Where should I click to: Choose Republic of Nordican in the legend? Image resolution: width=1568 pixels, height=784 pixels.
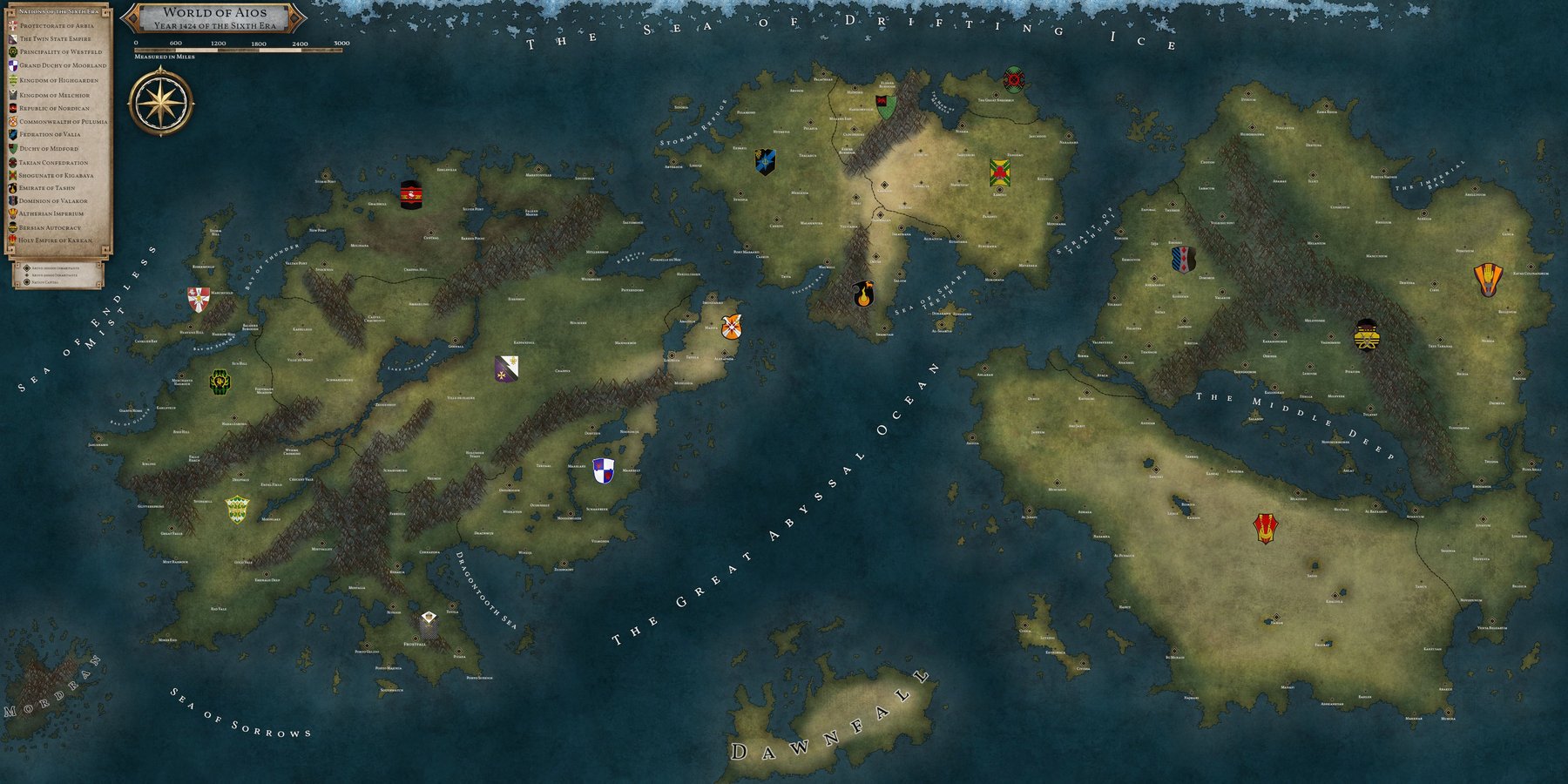(54, 108)
